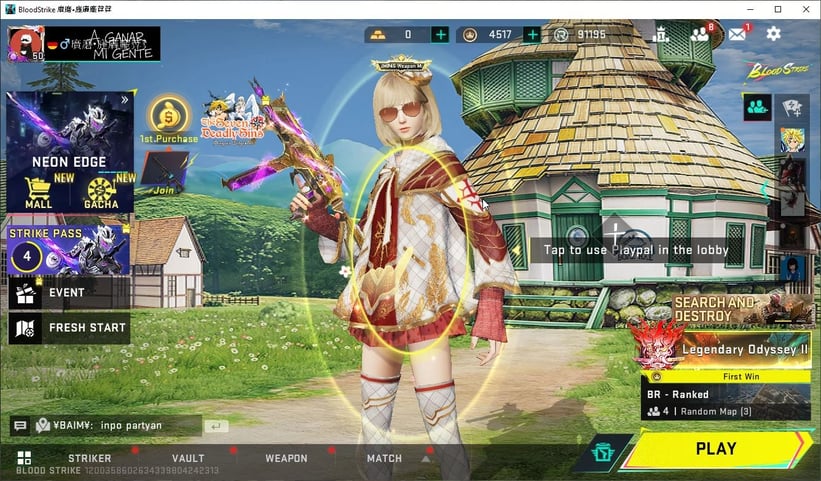Open the Event menu
This screenshot has height=481, width=821.
pos(68,292)
